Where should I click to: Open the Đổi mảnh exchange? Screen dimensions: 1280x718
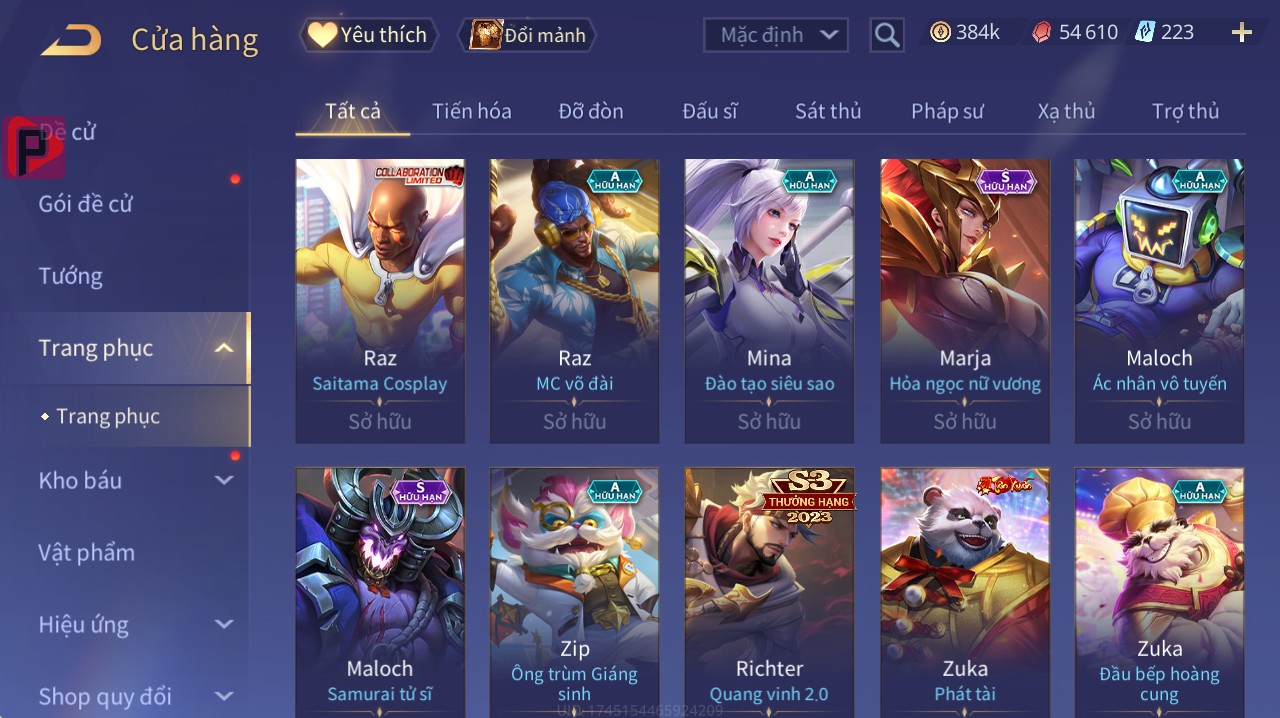[527, 35]
